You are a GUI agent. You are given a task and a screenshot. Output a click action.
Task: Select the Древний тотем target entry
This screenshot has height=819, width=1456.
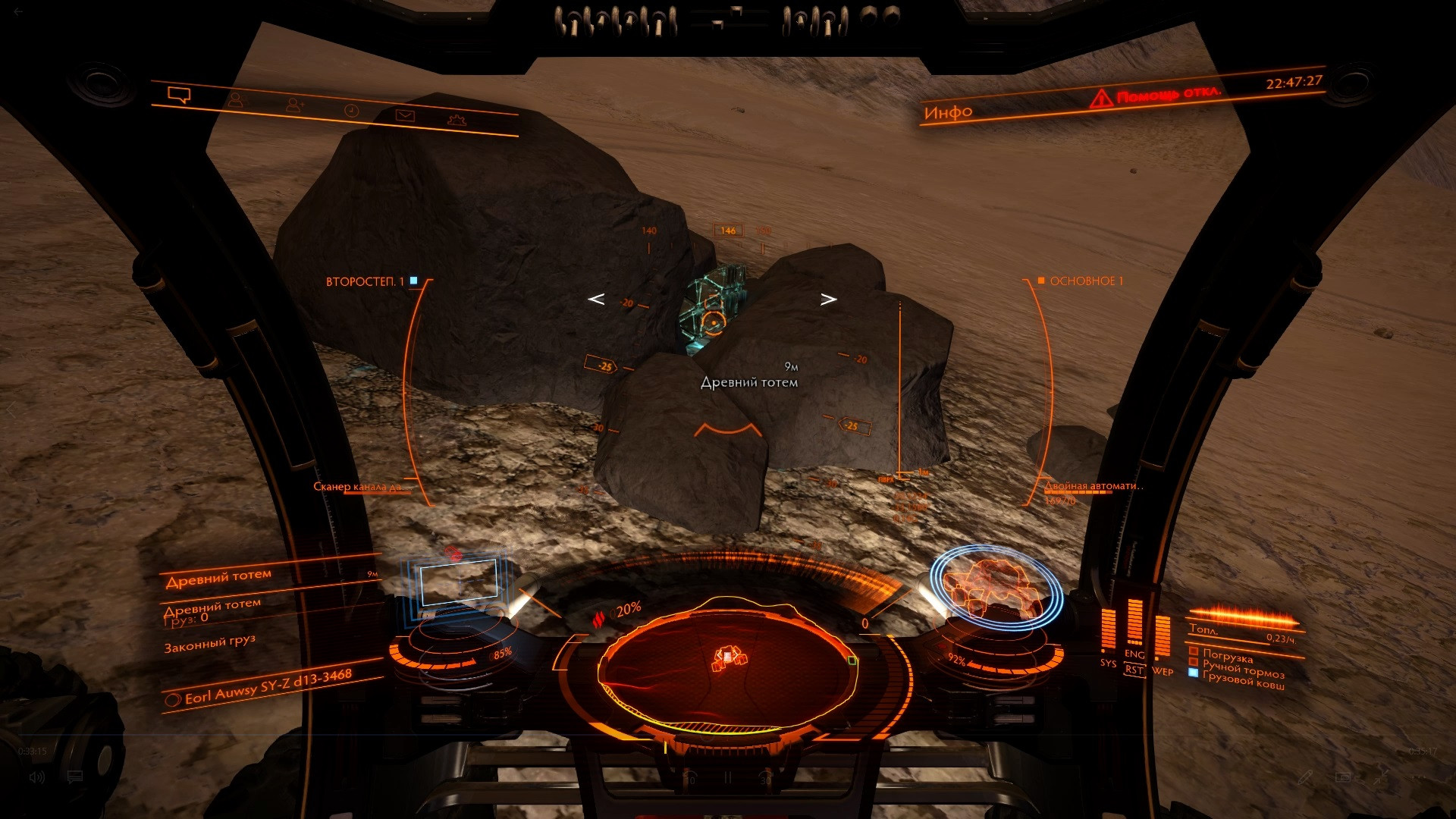[218, 578]
